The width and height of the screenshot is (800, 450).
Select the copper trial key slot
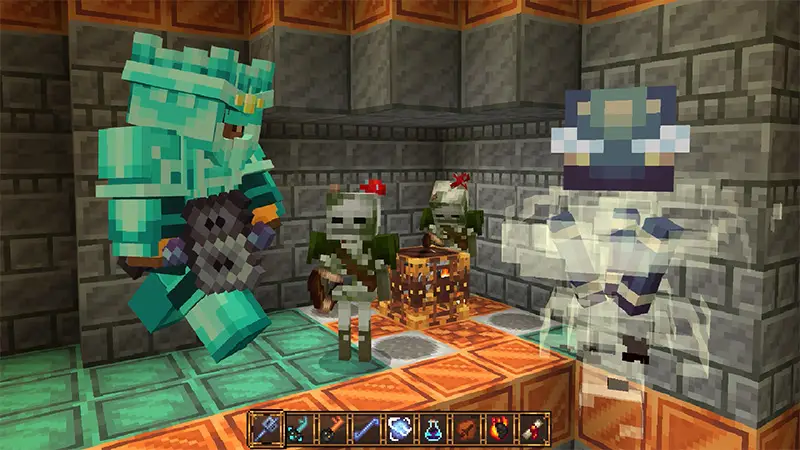point(333,429)
